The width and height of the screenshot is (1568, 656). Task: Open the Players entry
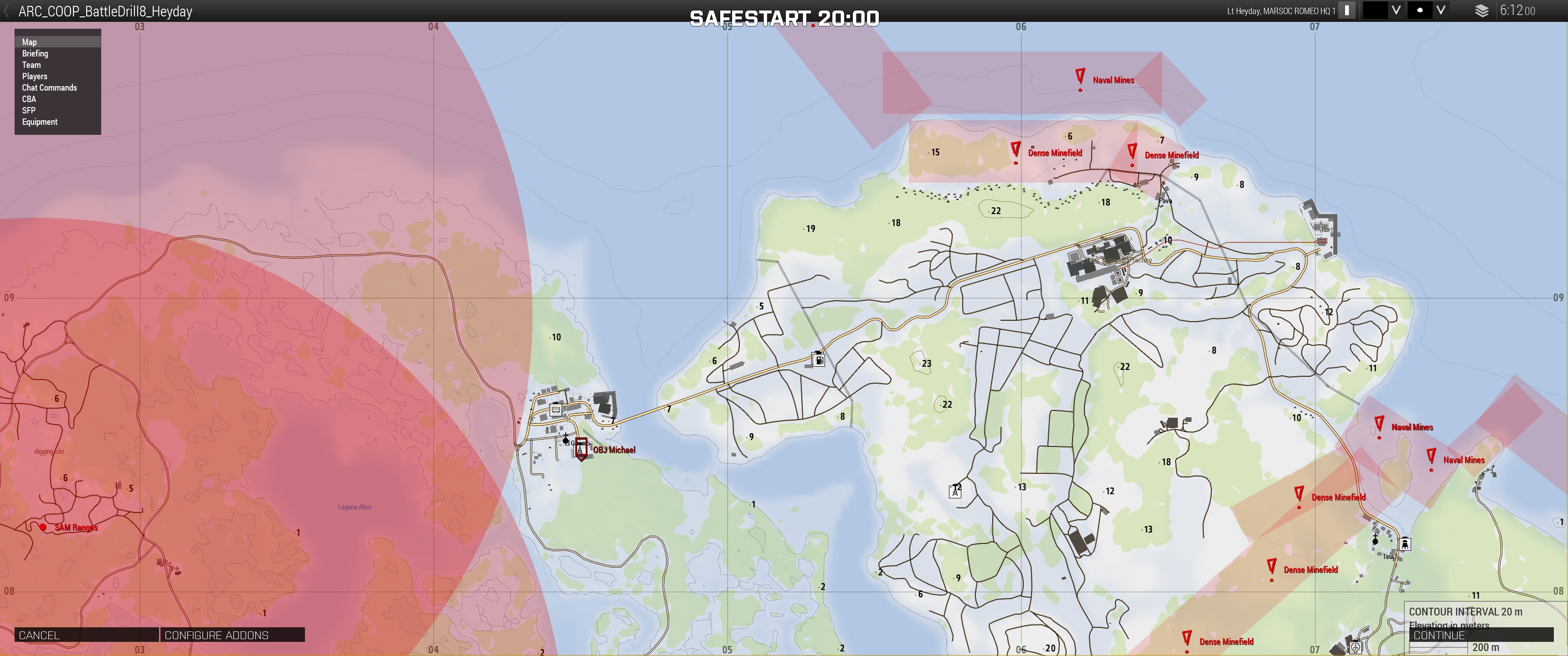pyautogui.click(x=35, y=77)
